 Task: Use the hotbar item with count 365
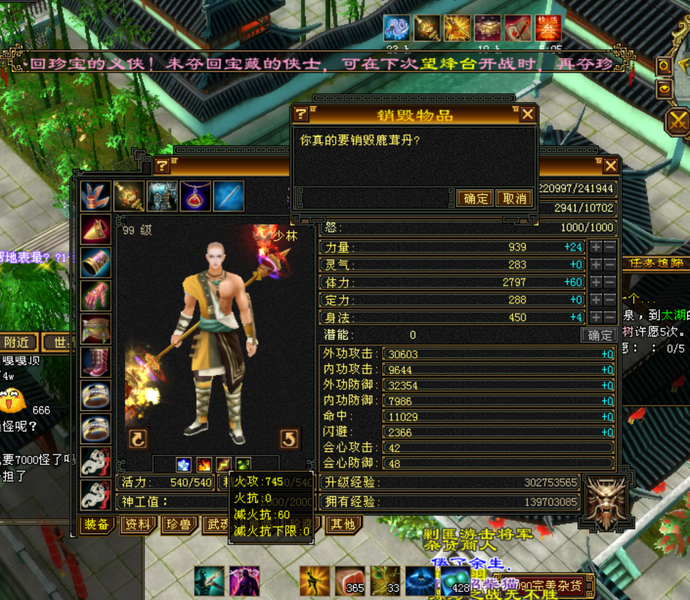[x=350, y=579]
